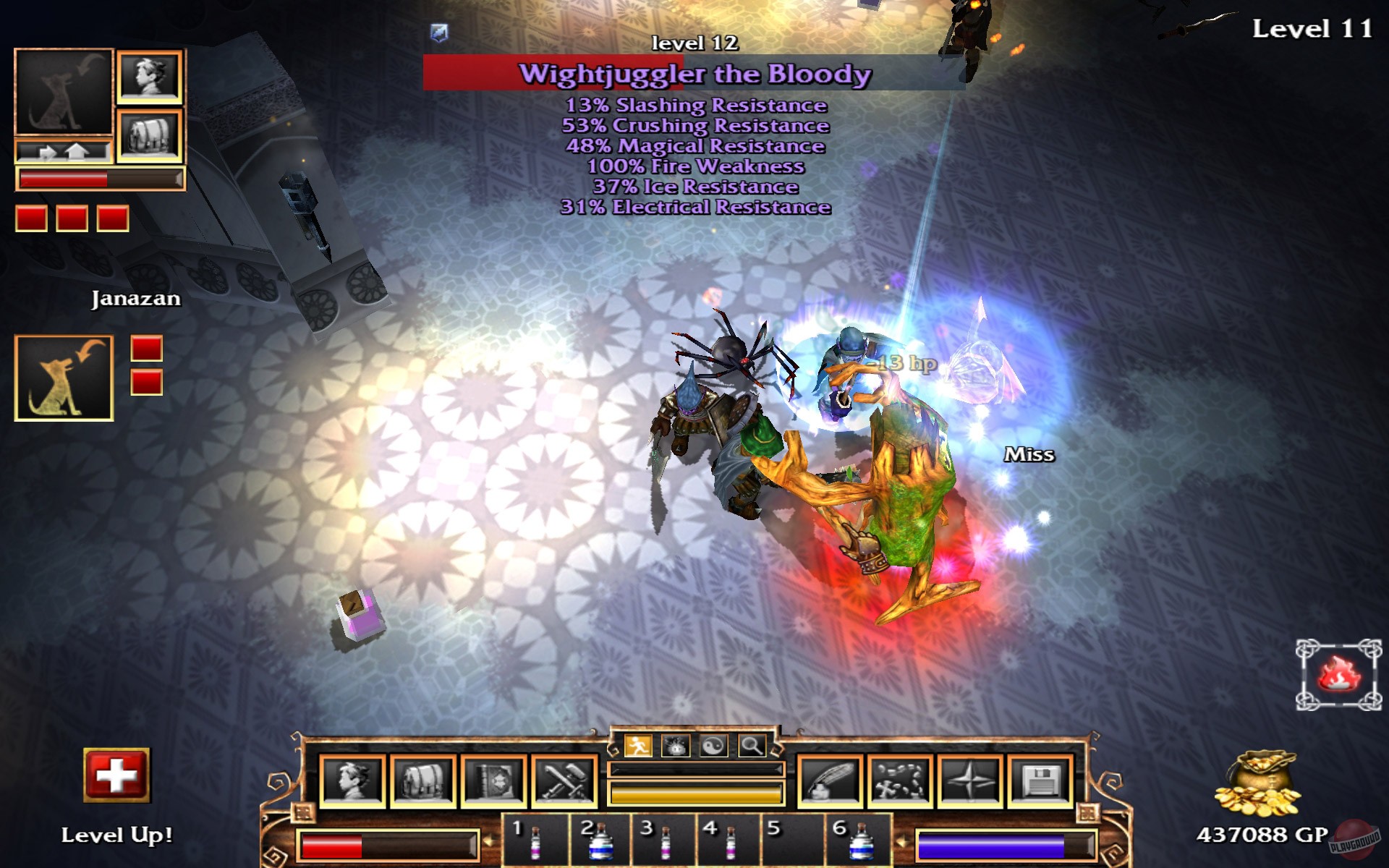Image resolution: width=1389 pixels, height=868 pixels.
Task: Toggle the yin-yang auto-cast option
Action: [x=714, y=744]
